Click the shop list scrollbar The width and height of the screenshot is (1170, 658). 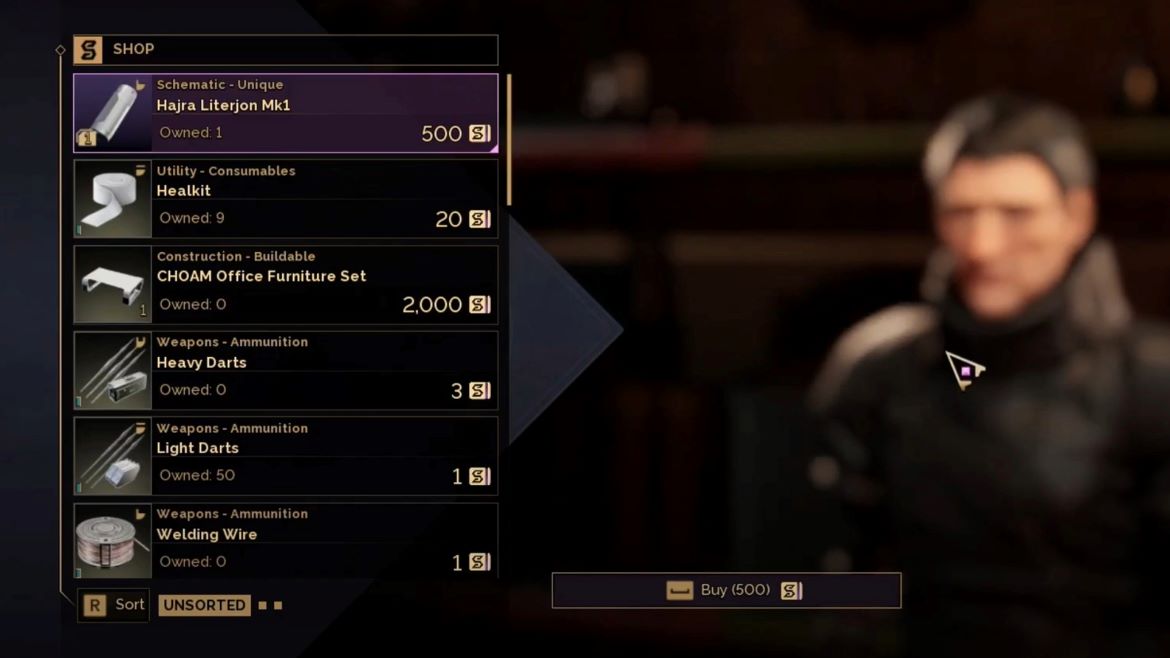point(509,140)
